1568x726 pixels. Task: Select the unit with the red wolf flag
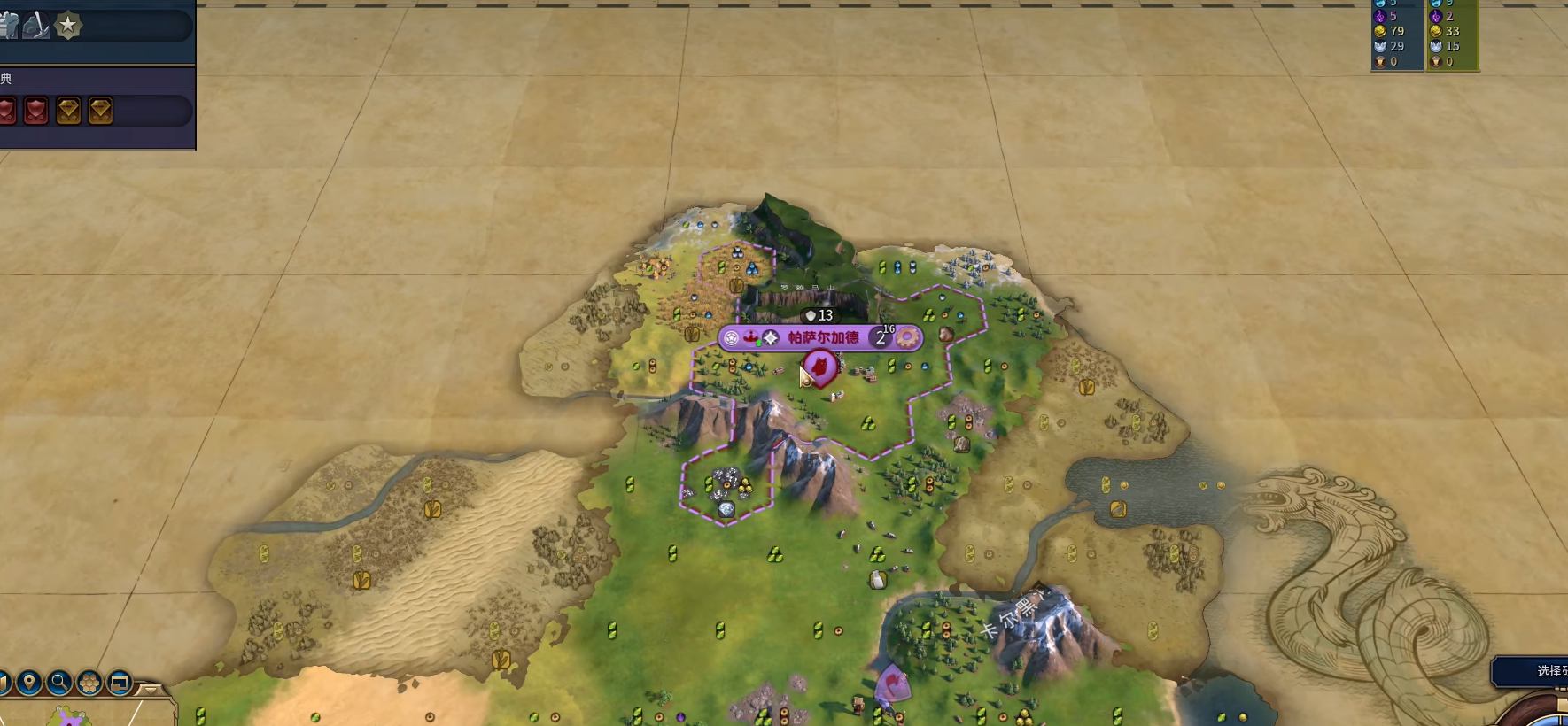[820, 367]
